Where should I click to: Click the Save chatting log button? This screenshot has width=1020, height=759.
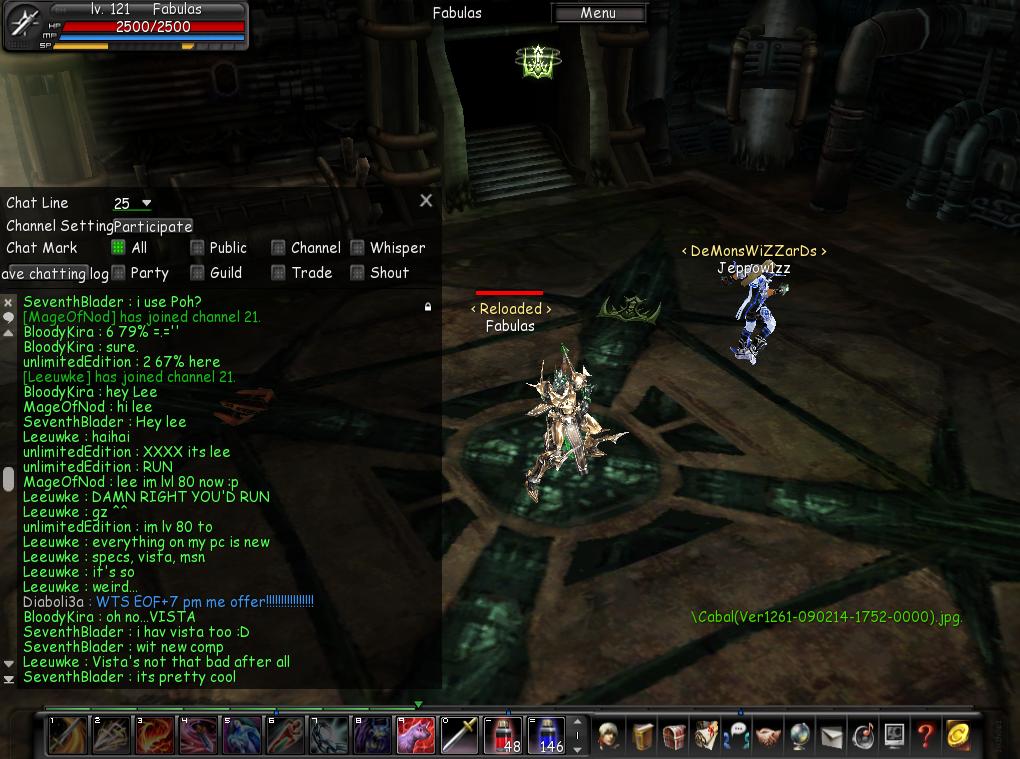pos(55,274)
